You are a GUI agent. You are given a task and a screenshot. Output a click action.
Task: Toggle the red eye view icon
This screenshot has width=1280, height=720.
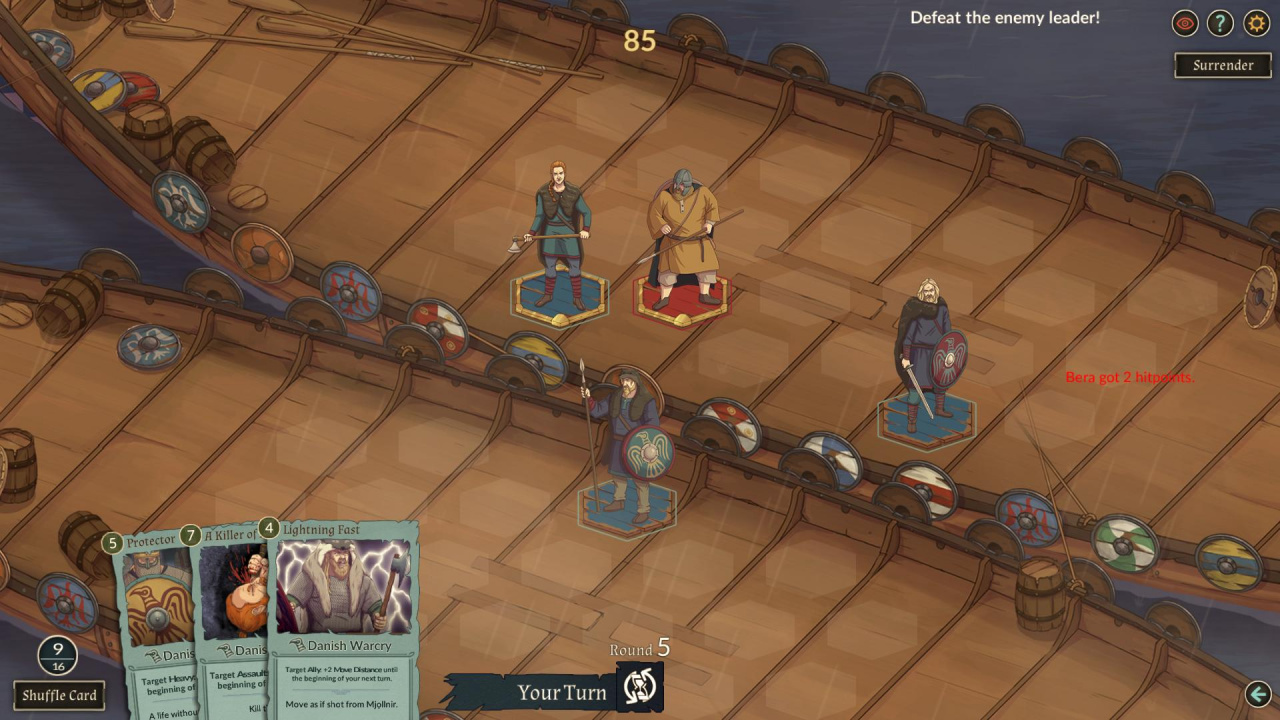click(x=1185, y=23)
